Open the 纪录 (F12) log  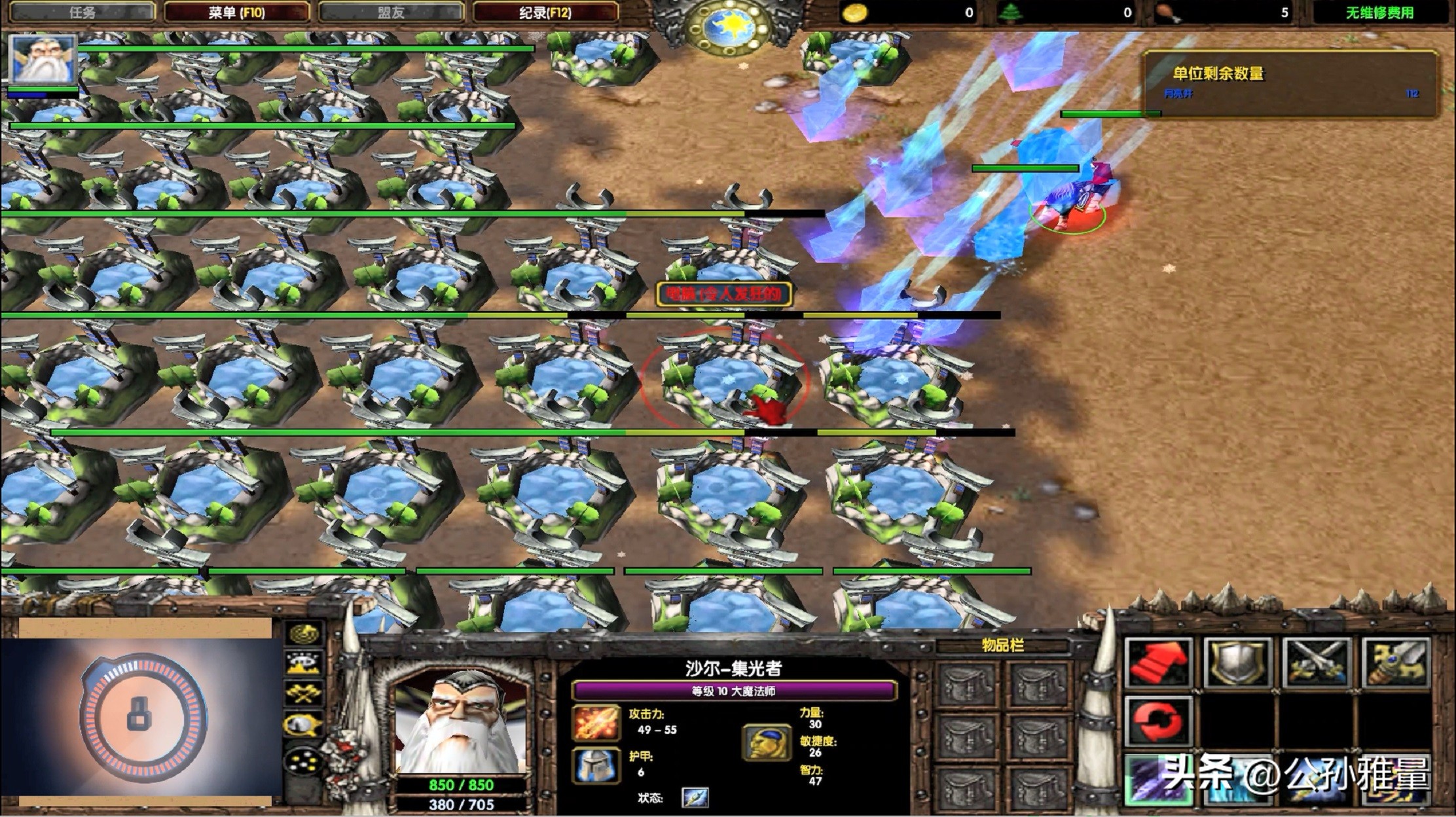(545, 12)
